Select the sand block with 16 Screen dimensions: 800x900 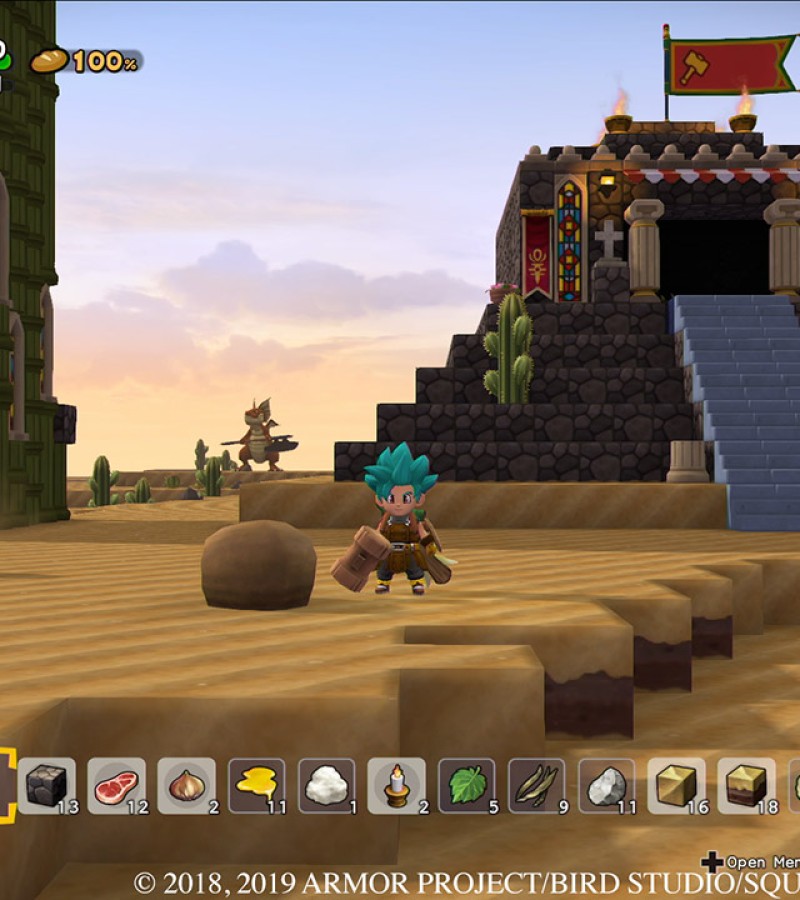tap(676, 786)
